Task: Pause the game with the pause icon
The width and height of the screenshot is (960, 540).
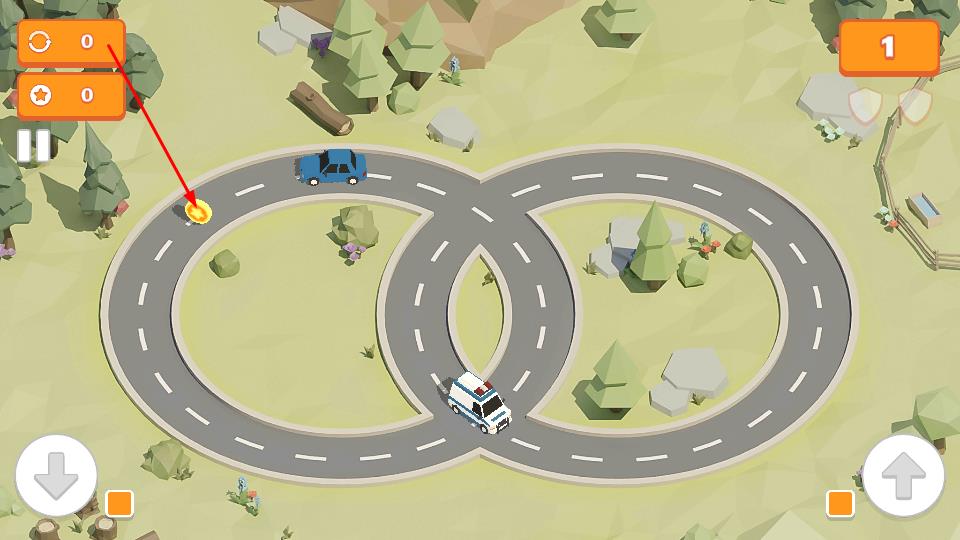Action: click(33, 146)
